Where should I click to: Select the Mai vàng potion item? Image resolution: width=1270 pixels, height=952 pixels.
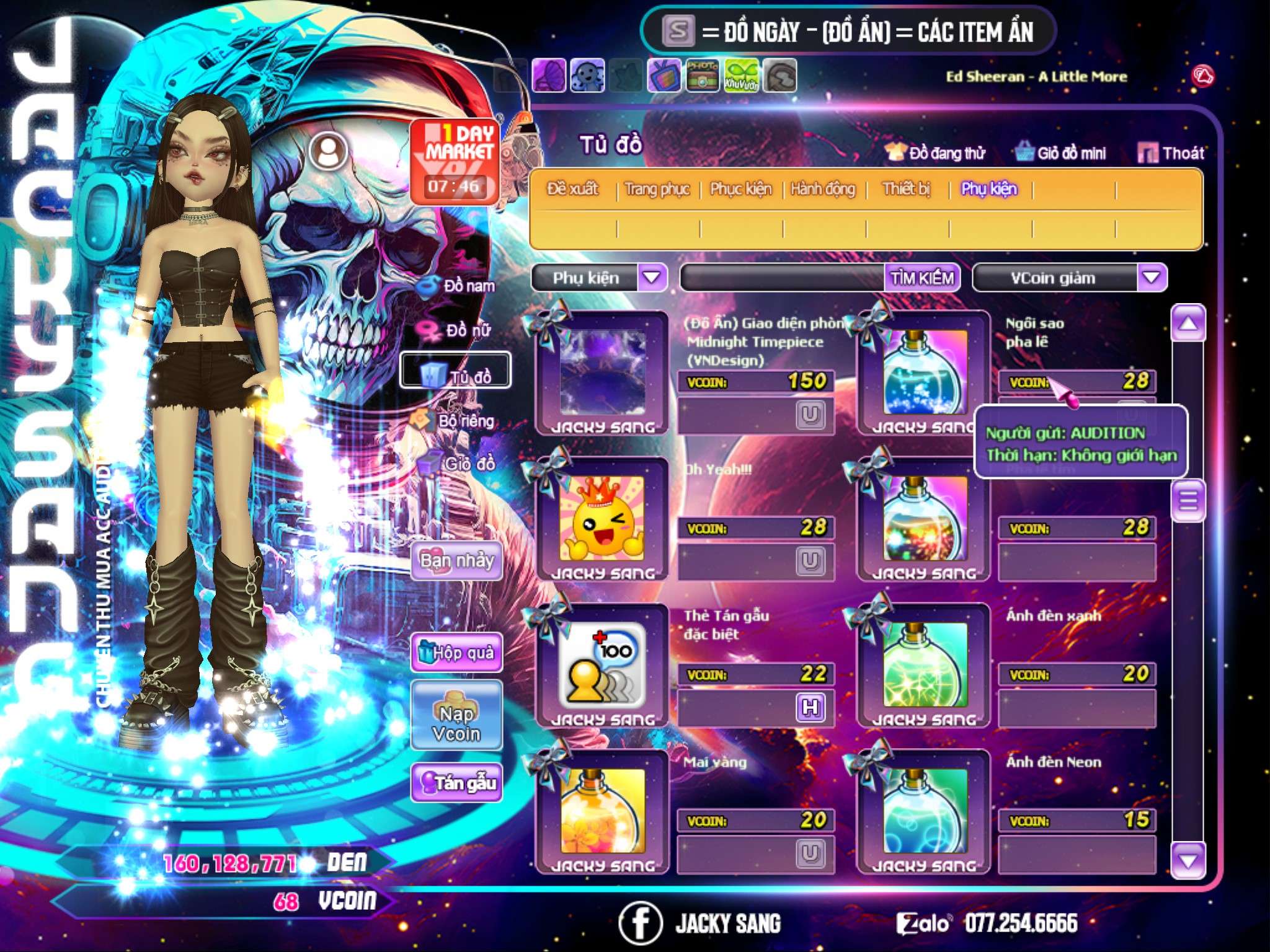click(x=602, y=812)
